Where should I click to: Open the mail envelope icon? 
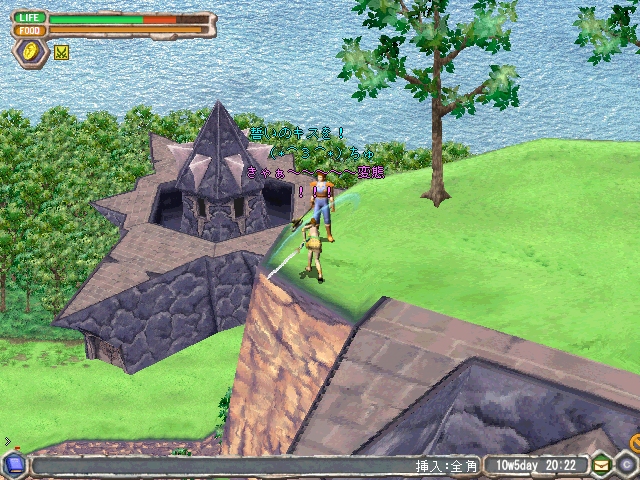(x=601, y=465)
